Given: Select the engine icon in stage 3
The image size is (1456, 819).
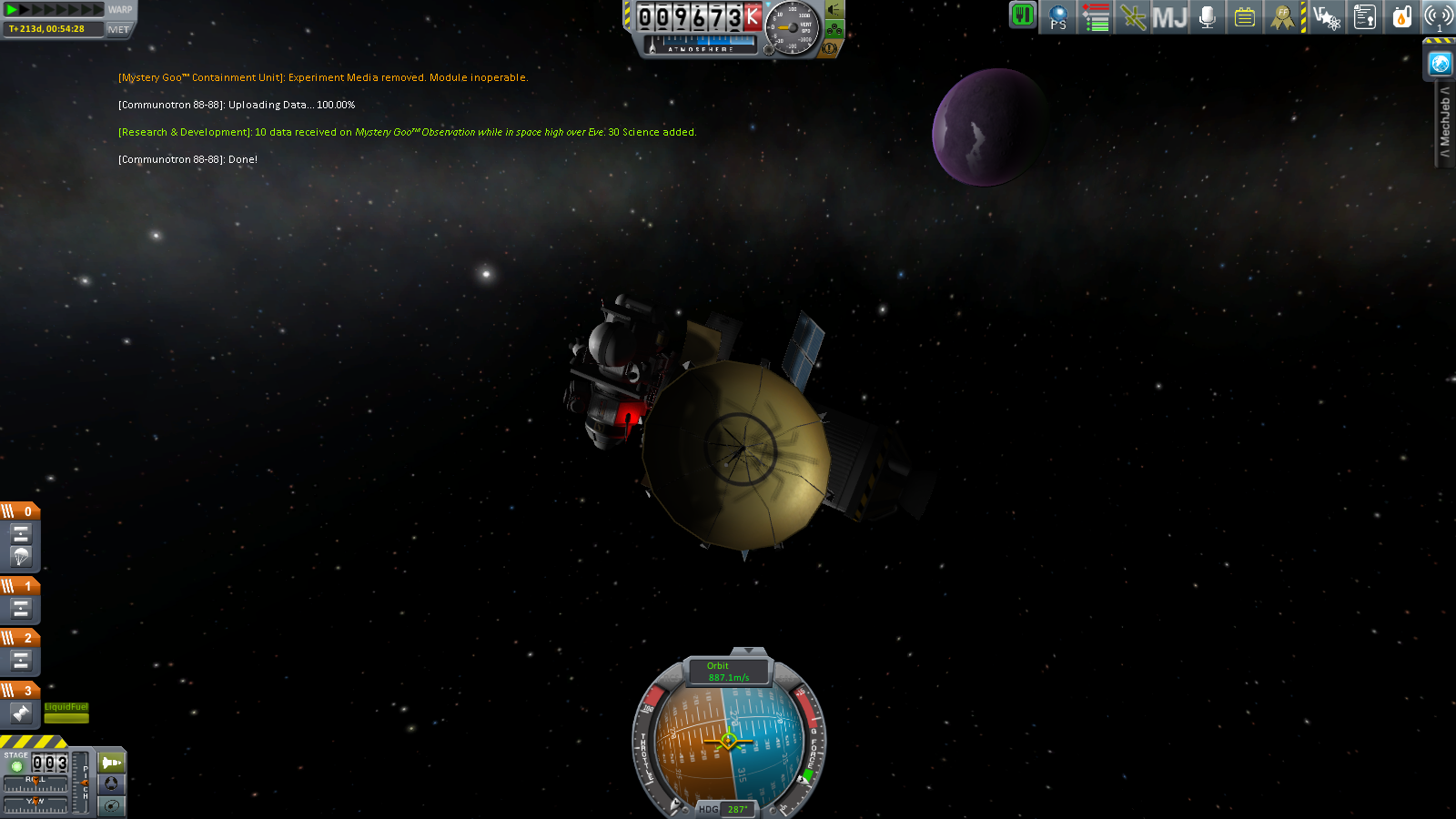Looking at the screenshot, I should pyautogui.click(x=21, y=713).
